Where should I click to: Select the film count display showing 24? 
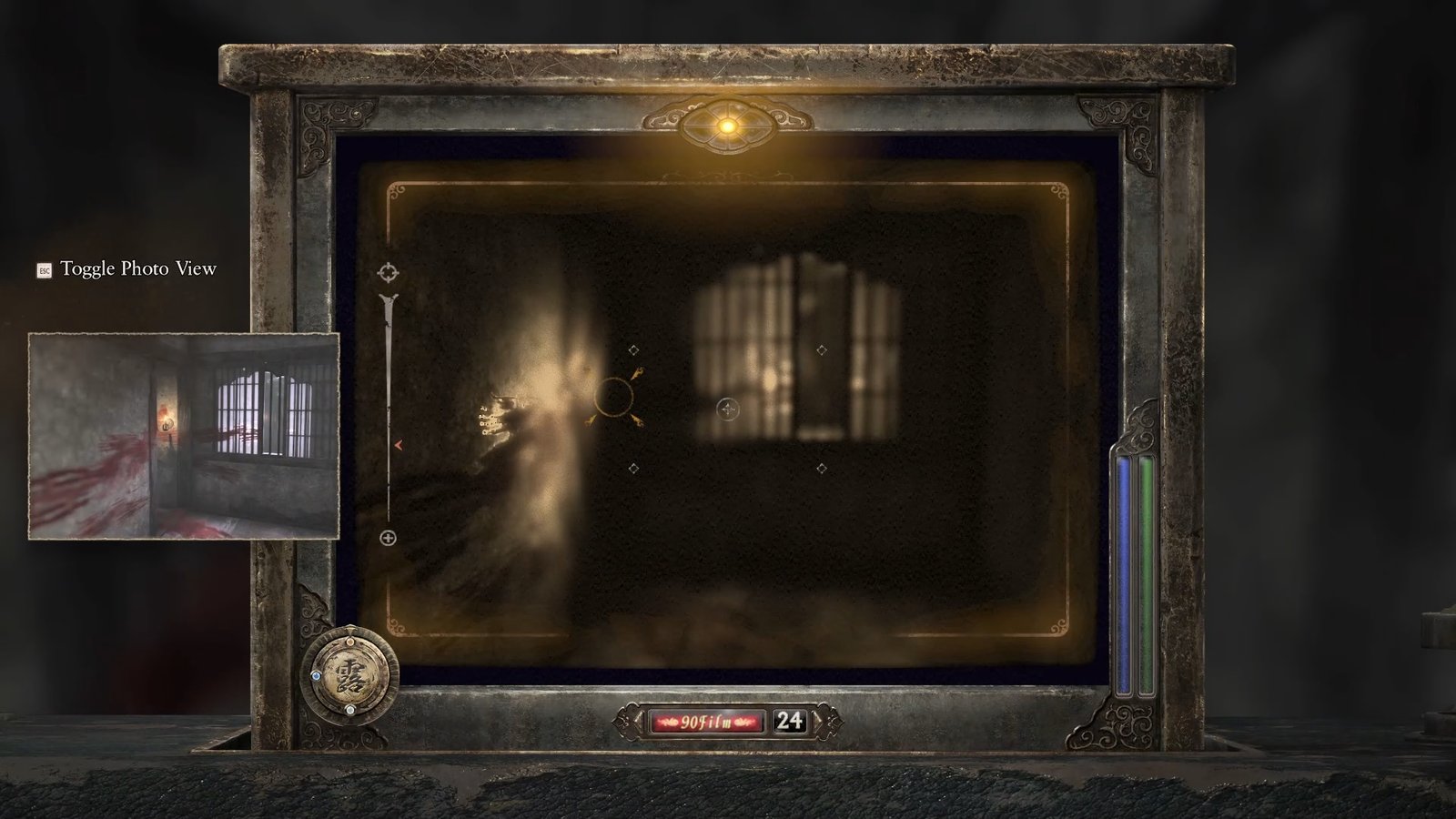pos(789,721)
